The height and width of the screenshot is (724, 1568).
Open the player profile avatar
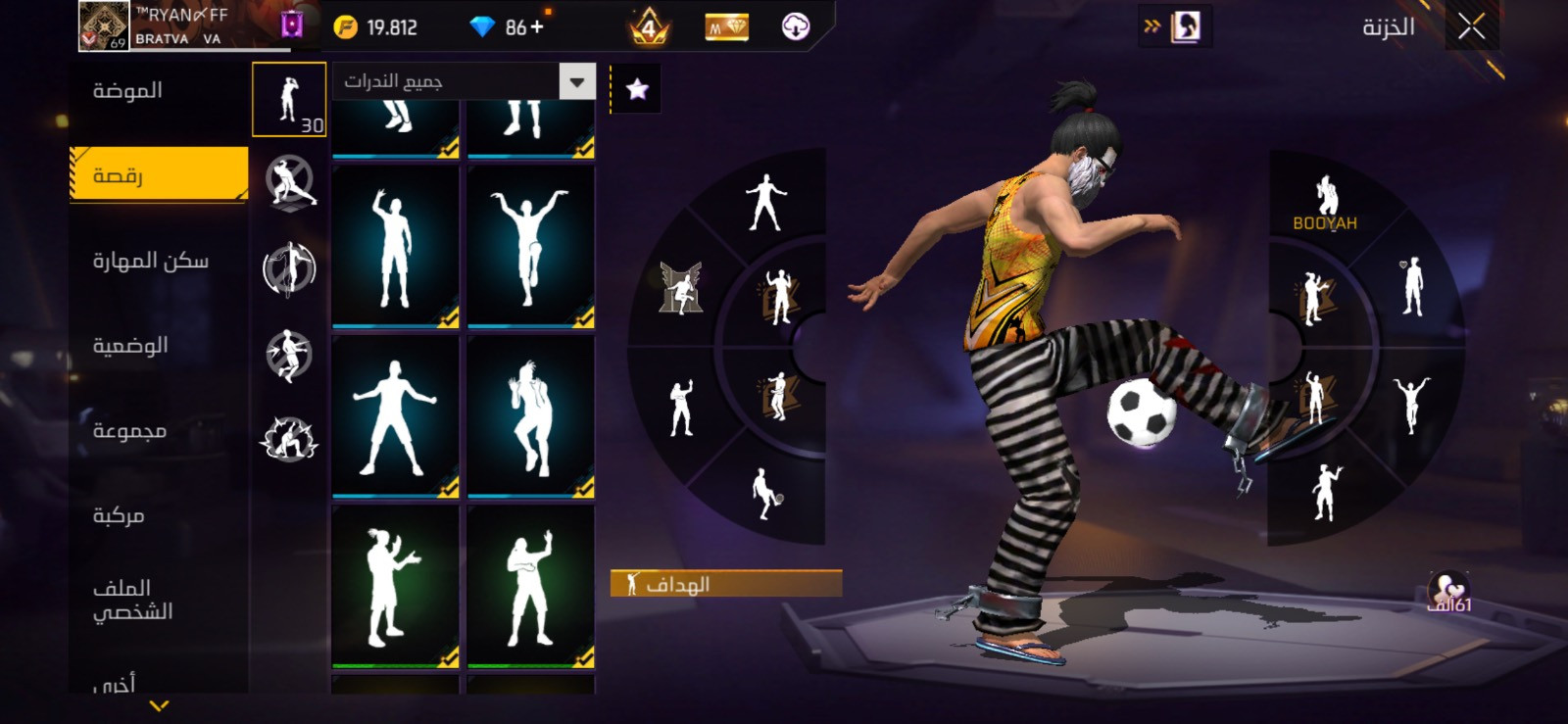[103, 25]
